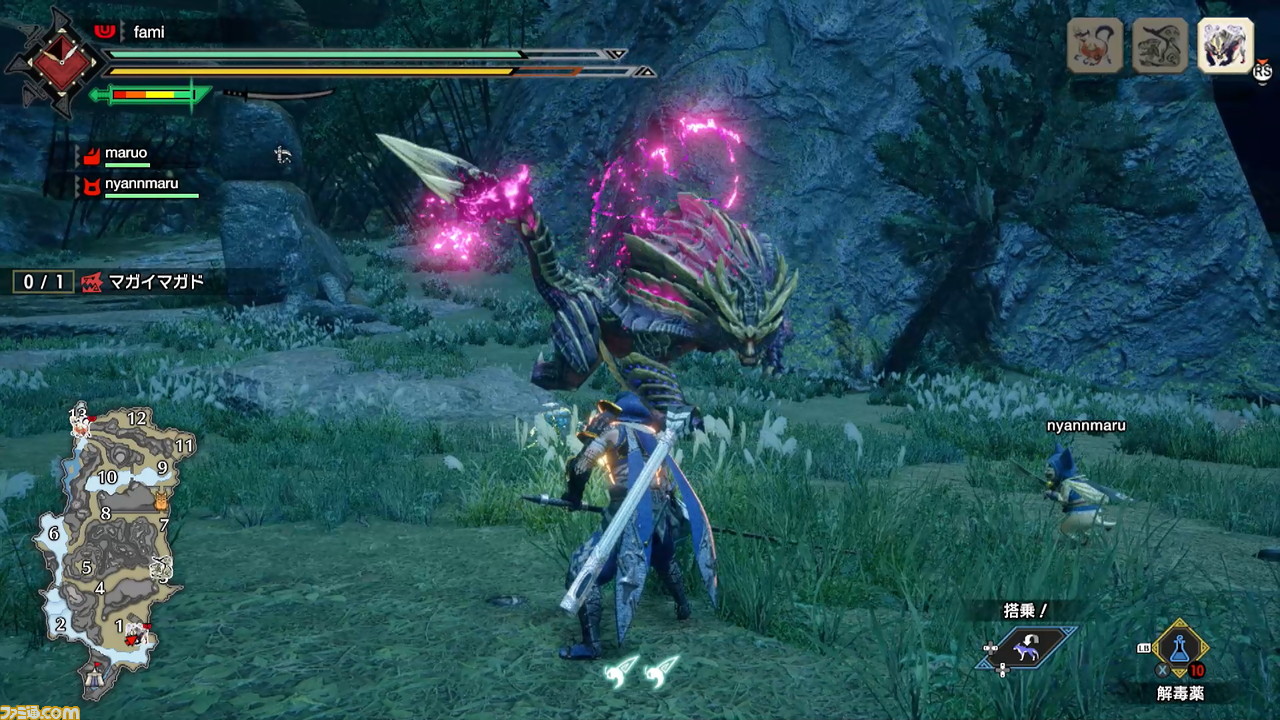This screenshot has width=1280, height=720.
Task: Select the Magnamalo monster icon
Action: tap(1225, 47)
